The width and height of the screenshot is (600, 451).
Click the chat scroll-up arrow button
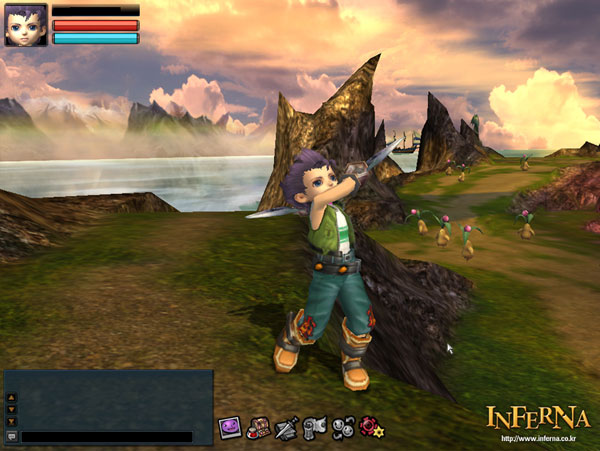(12, 397)
